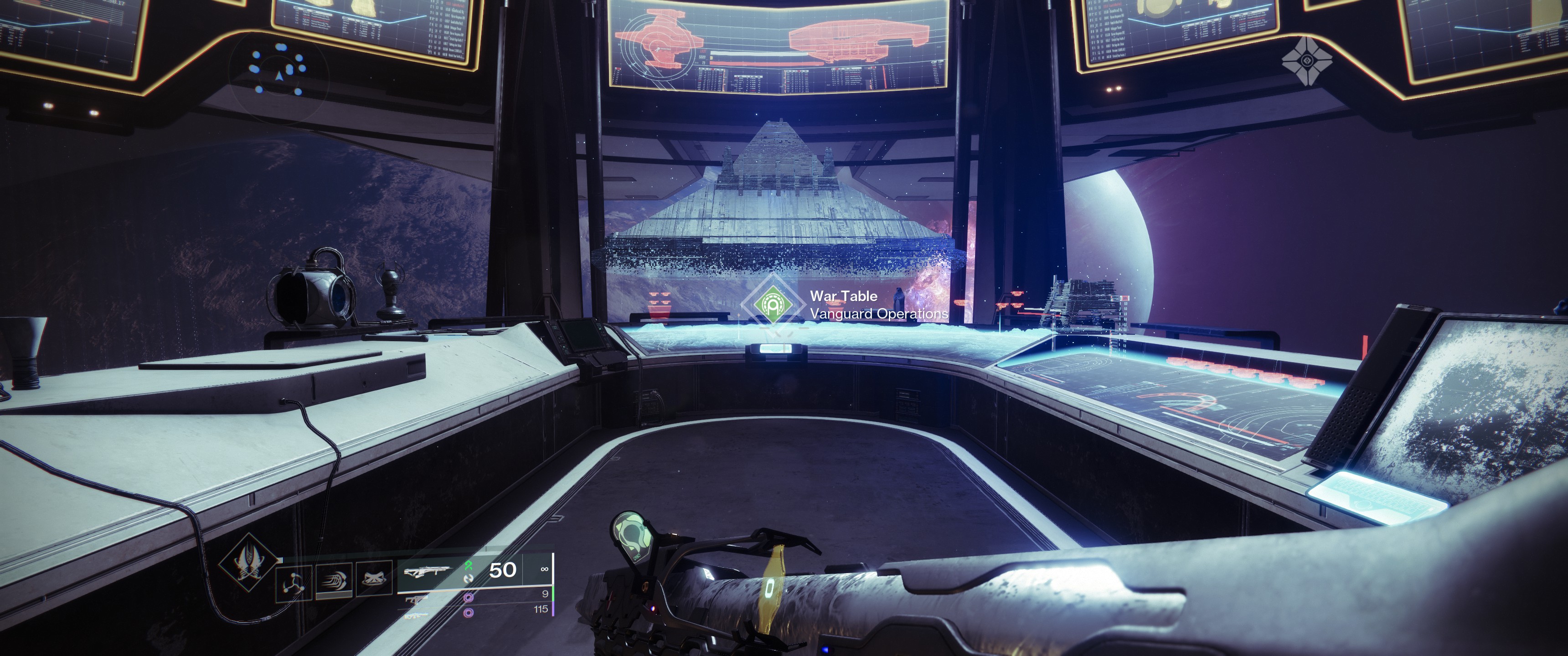Choose the third weapon at the bottom

pyautogui.click(x=416, y=615)
